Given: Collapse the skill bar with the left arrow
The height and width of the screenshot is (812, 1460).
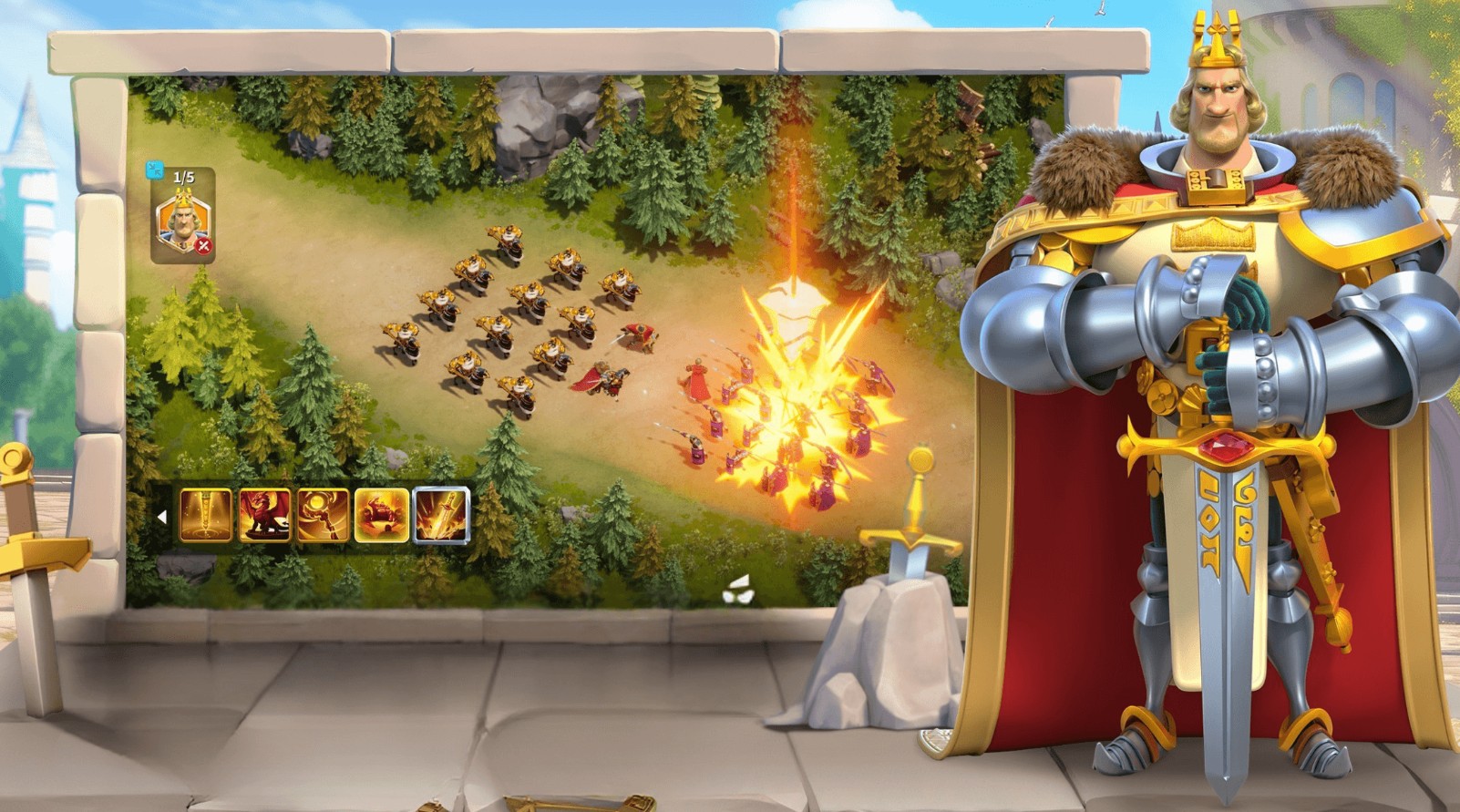Looking at the screenshot, I should [x=162, y=515].
